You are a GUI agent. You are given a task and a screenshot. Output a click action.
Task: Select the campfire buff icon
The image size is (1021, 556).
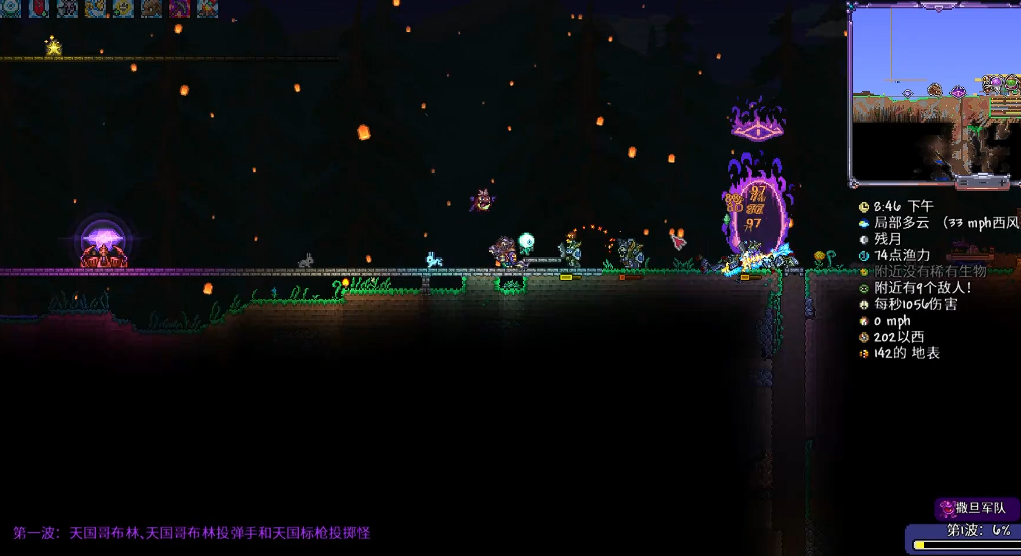coord(206,8)
